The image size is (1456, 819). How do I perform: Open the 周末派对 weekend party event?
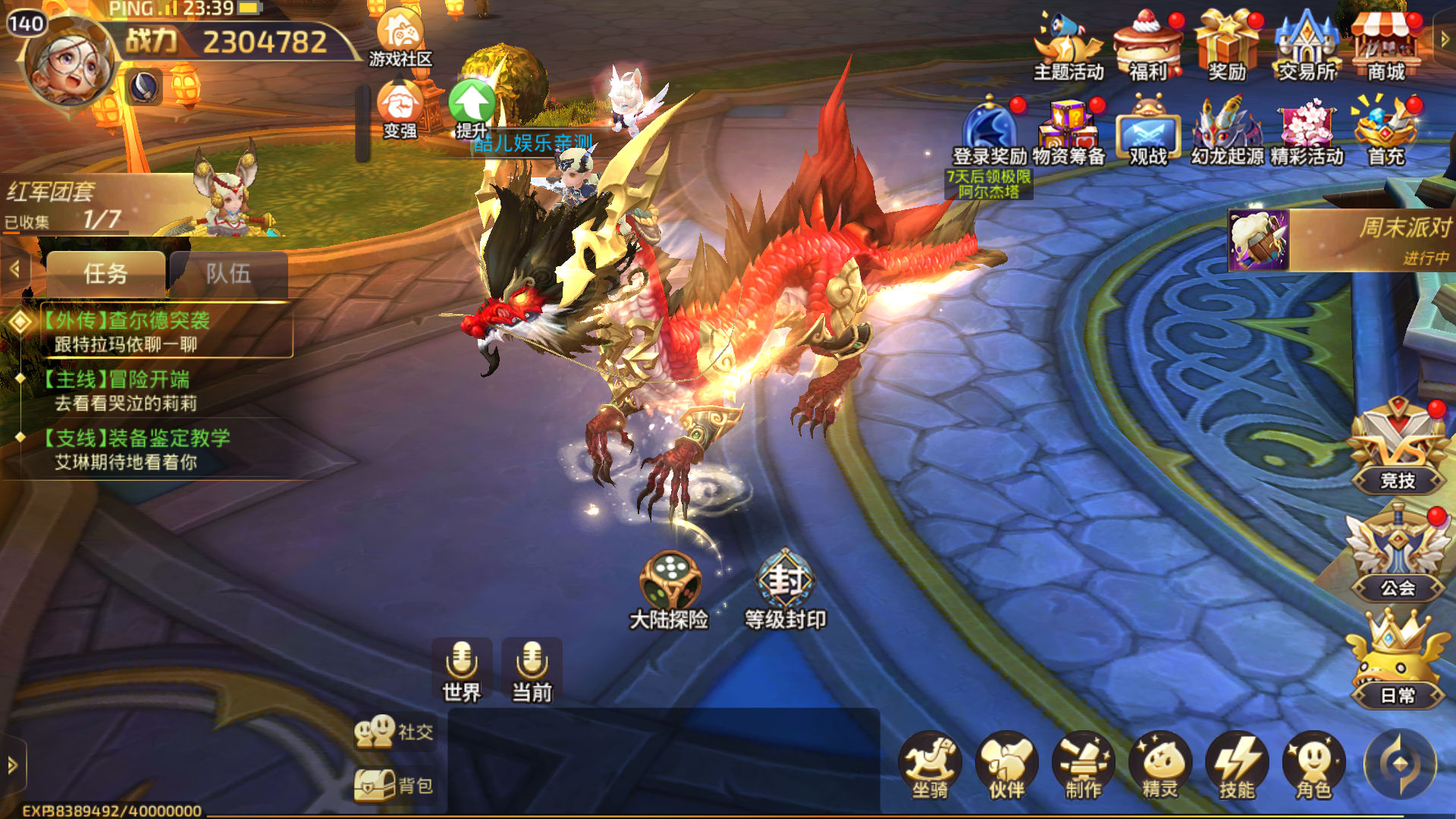click(x=1341, y=240)
